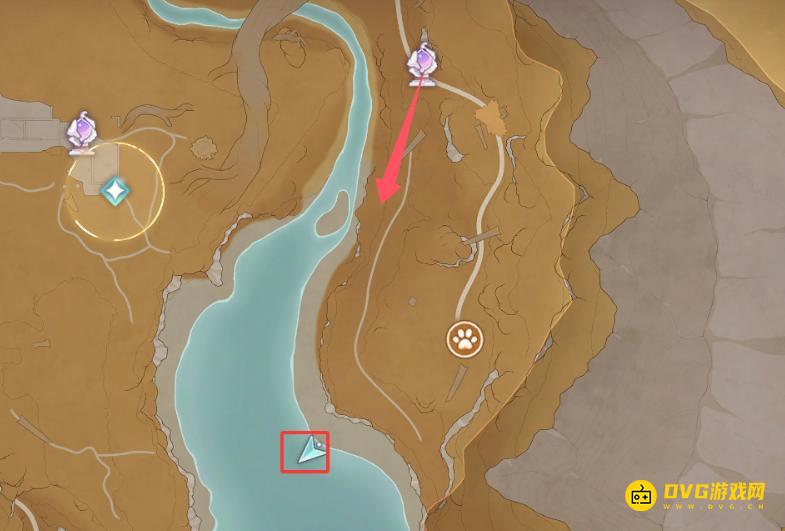Click the player arrow in the red box

point(311,453)
